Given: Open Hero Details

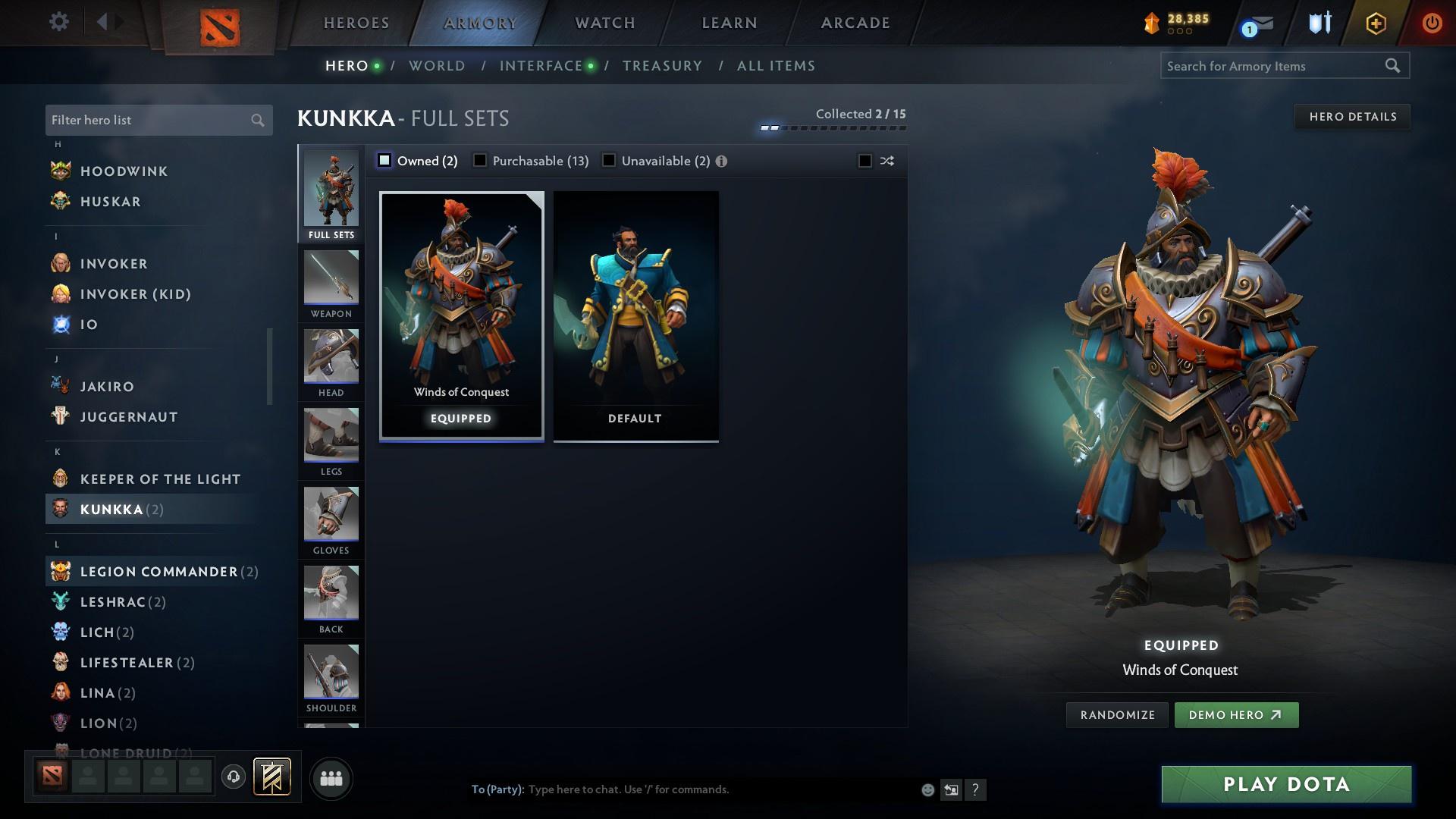Looking at the screenshot, I should [1352, 116].
